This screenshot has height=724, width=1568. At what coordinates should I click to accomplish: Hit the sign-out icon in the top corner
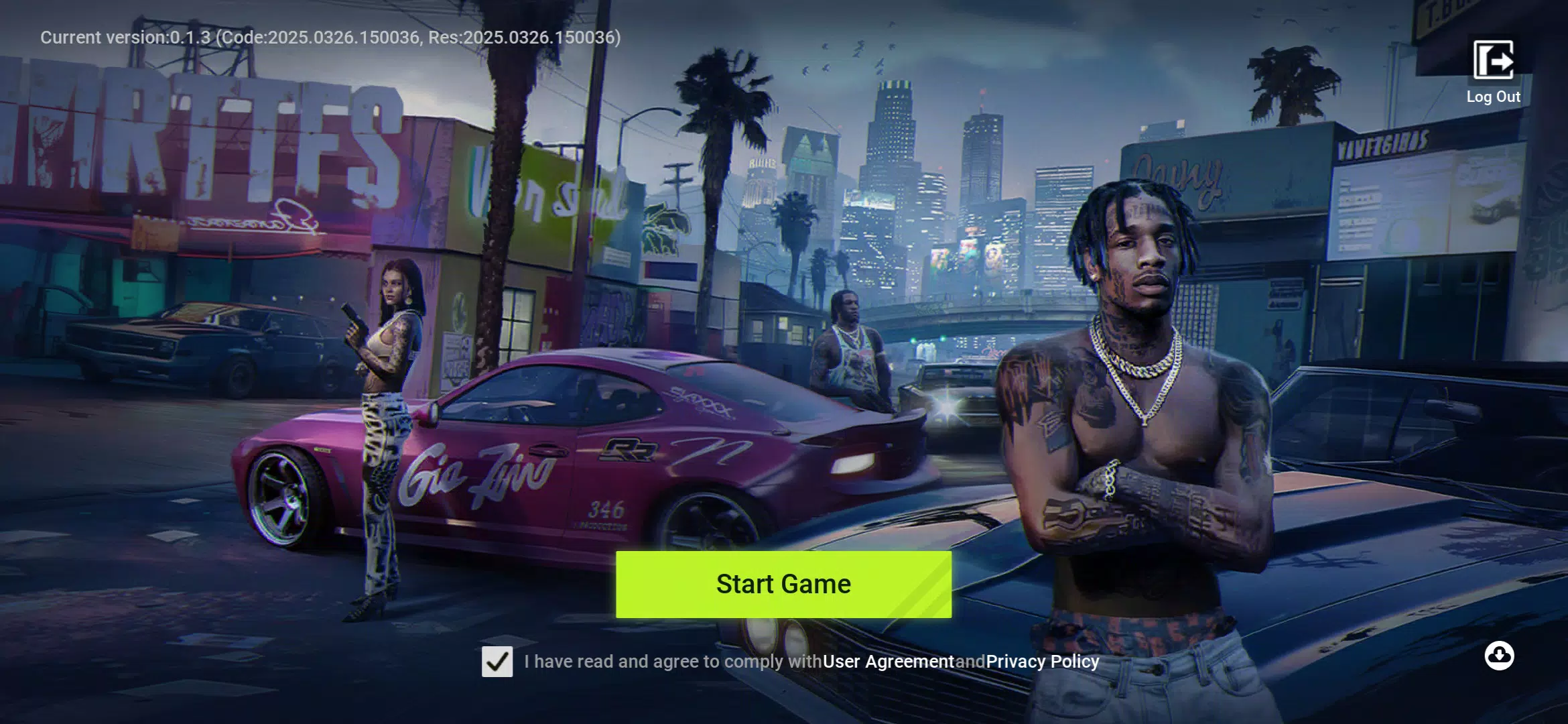[x=1493, y=59]
